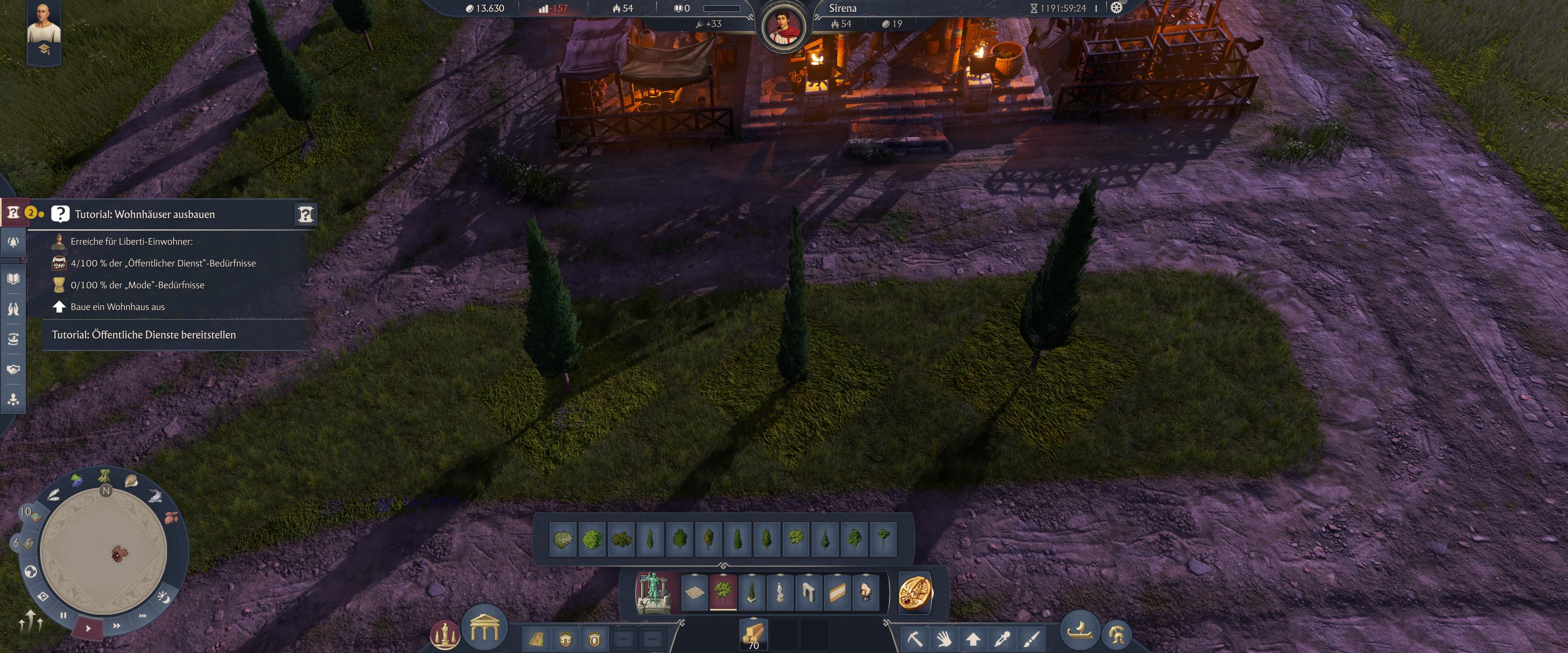1568x653 pixels.
Task: Activate the upgrade arrow tool
Action: coord(973,638)
